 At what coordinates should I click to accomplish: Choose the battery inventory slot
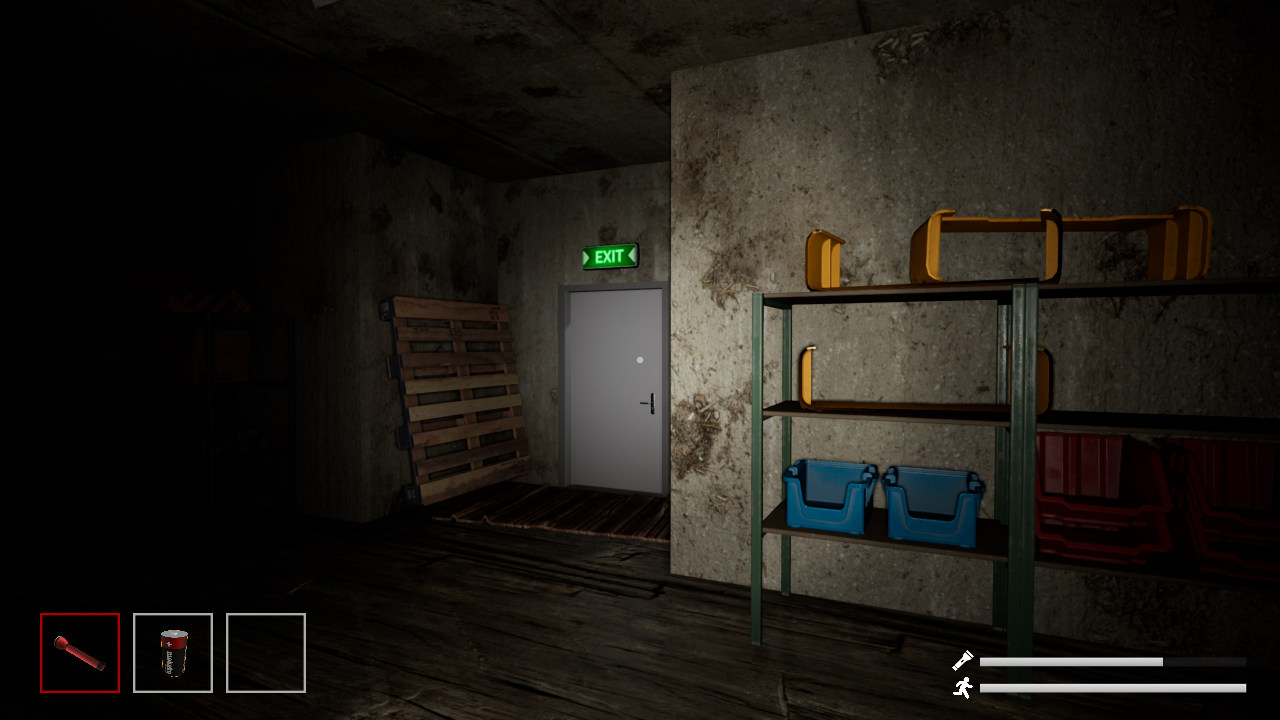[173, 653]
